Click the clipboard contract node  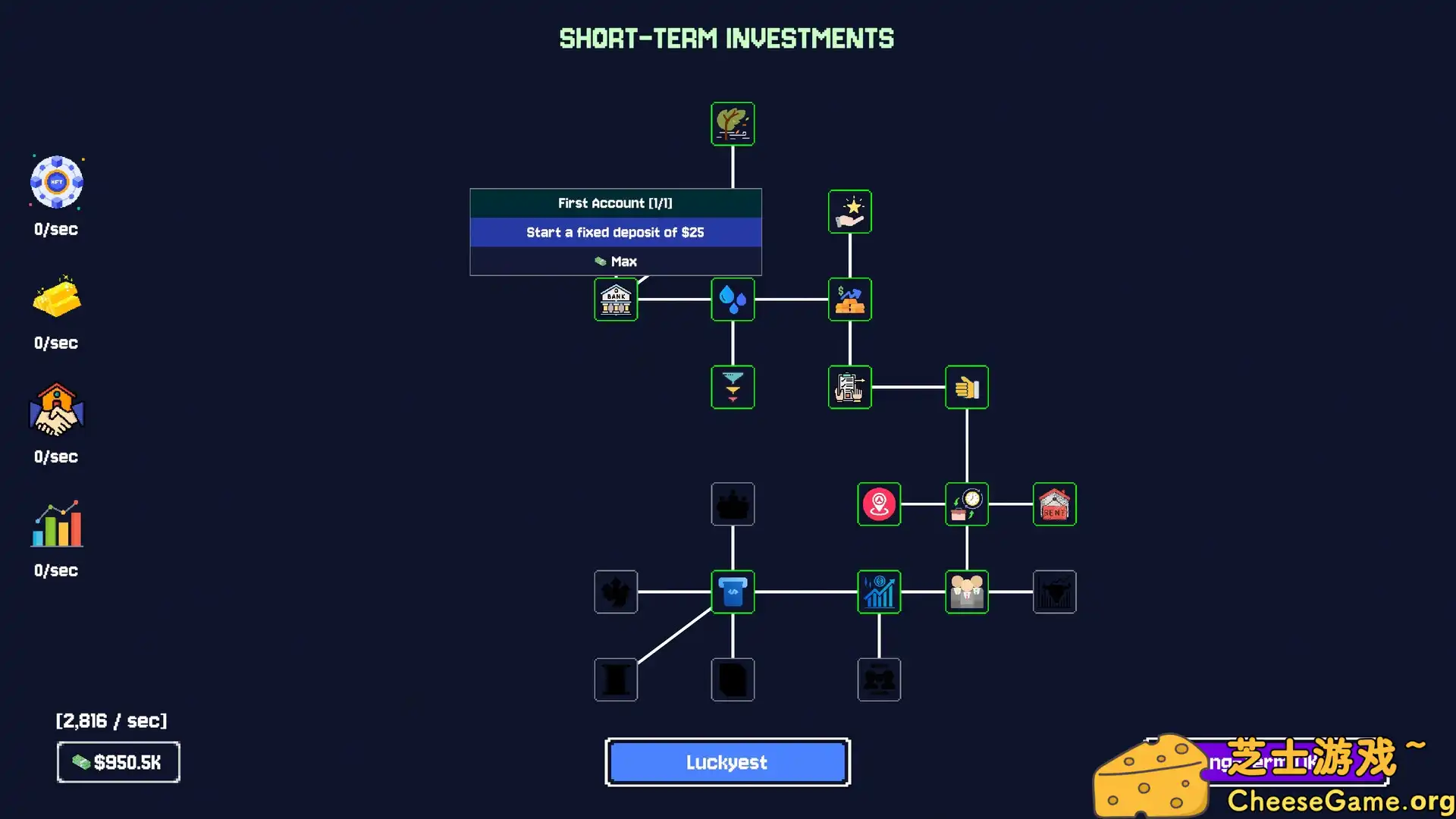850,387
